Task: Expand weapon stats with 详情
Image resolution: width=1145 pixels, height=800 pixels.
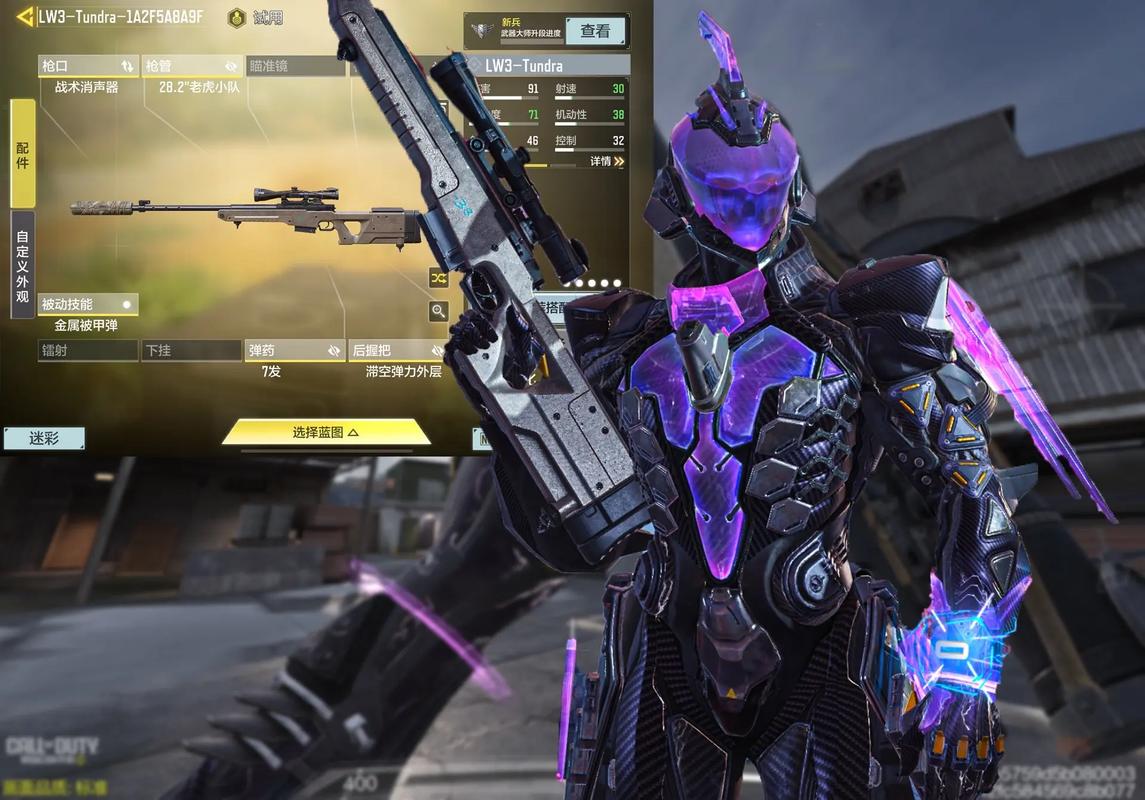Action: point(606,161)
